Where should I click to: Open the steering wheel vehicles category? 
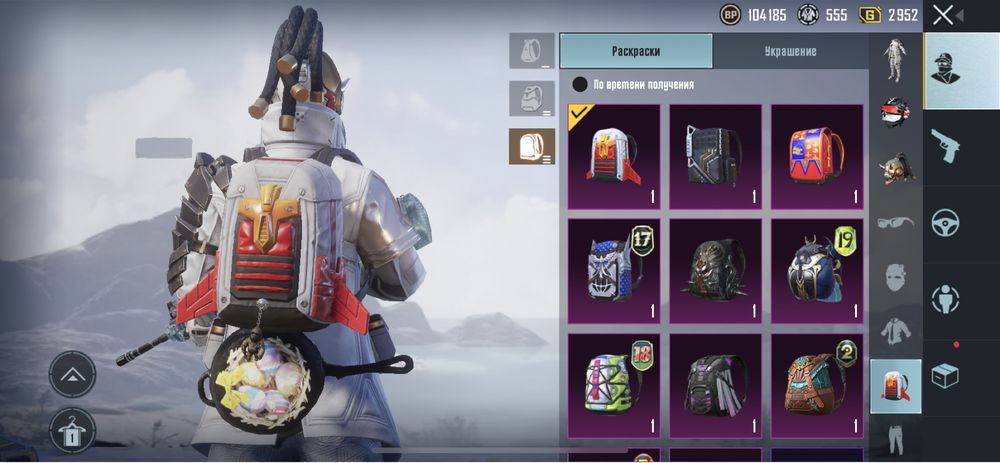pyautogui.click(x=945, y=222)
